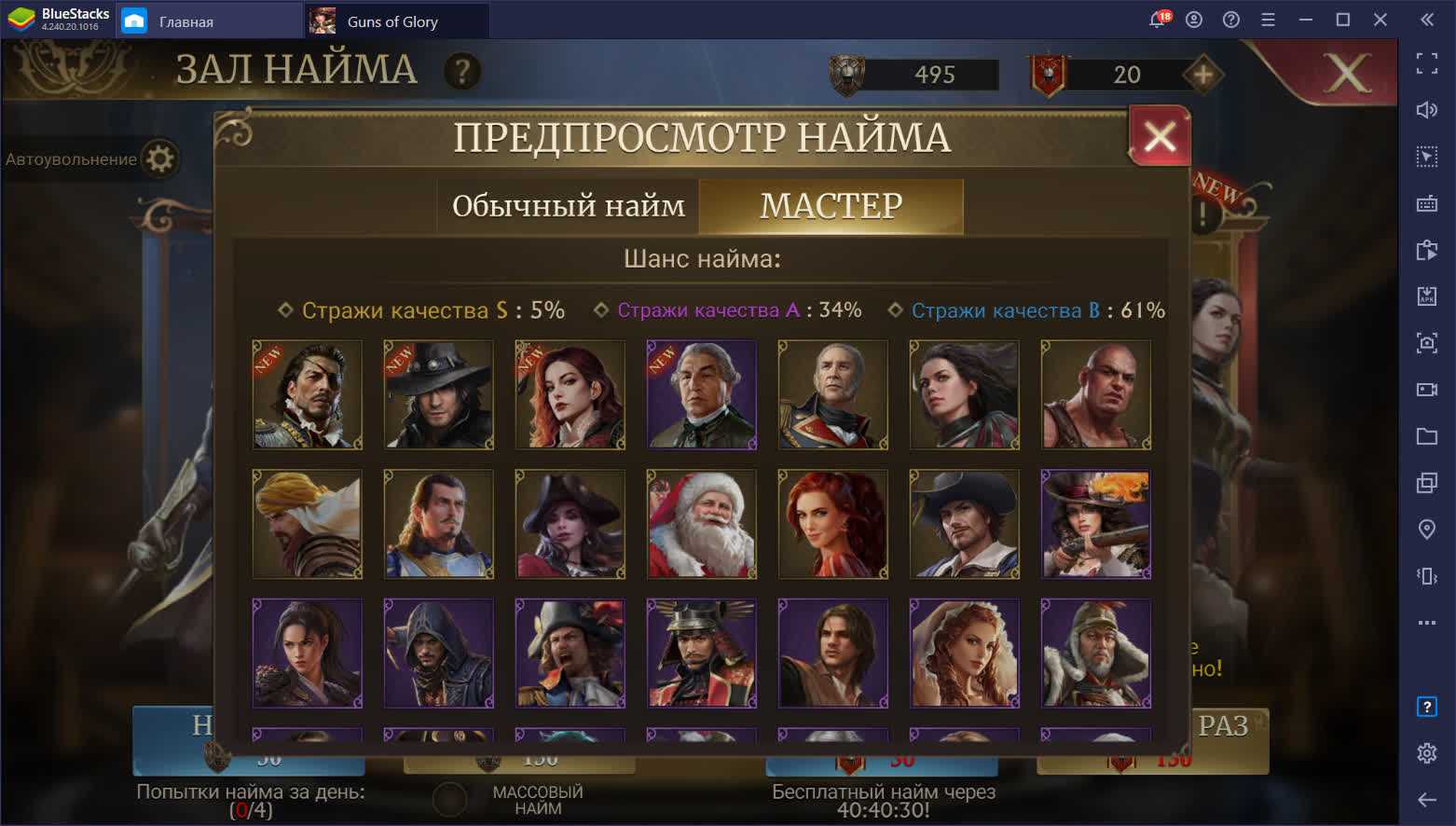Select the eyepatch guard portrait
Screen dimensions: 1456x826
click(x=307, y=394)
